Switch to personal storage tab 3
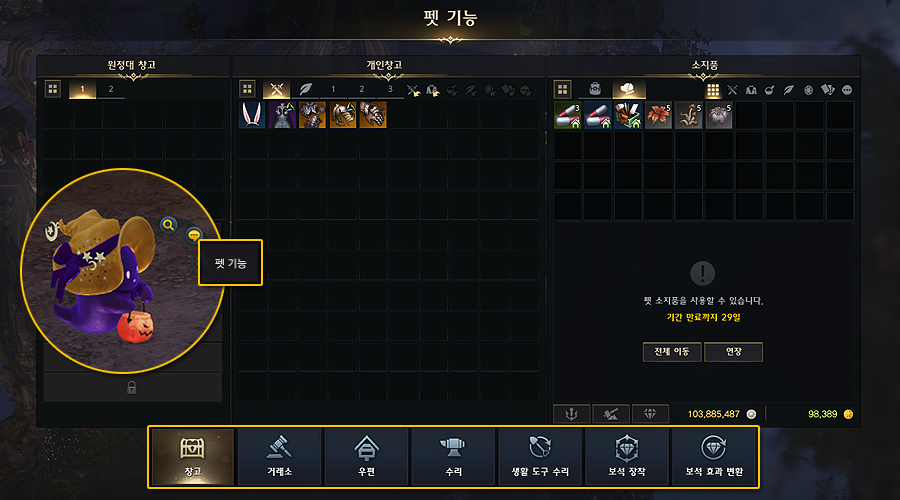Image resolution: width=900 pixels, height=500 pixels. (390, 90)
